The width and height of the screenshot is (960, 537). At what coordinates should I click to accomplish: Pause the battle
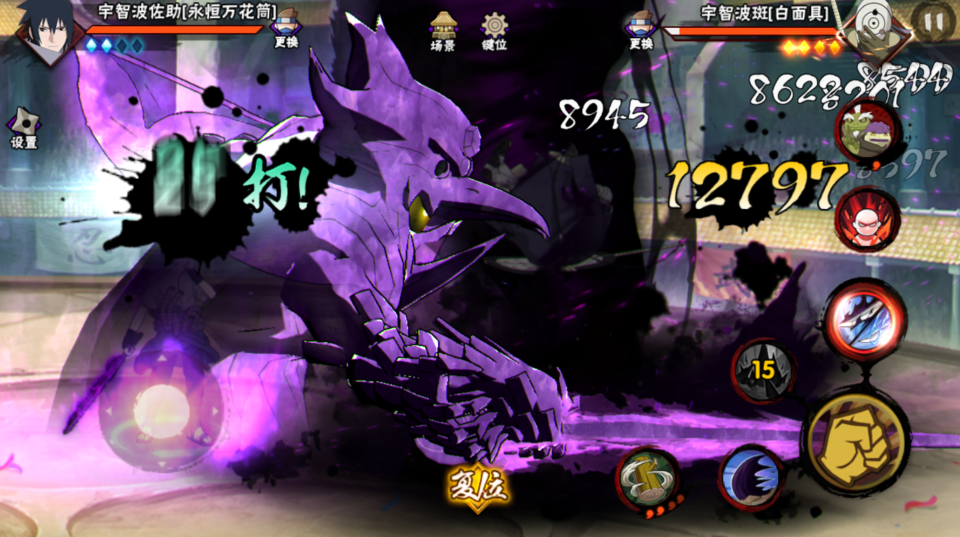point(934,21)
